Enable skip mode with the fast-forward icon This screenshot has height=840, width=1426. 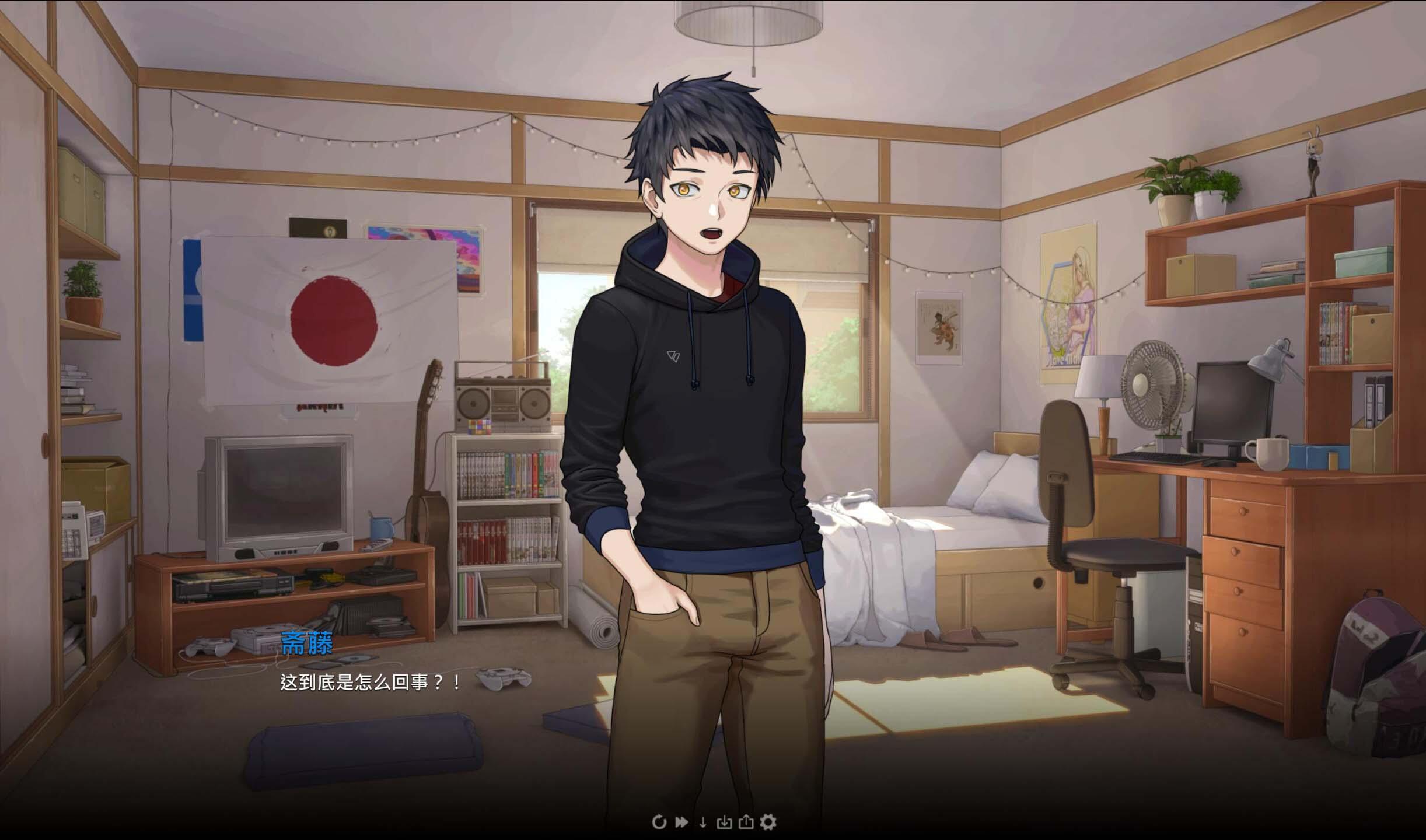pyautogui.click(x=683, y=822)
